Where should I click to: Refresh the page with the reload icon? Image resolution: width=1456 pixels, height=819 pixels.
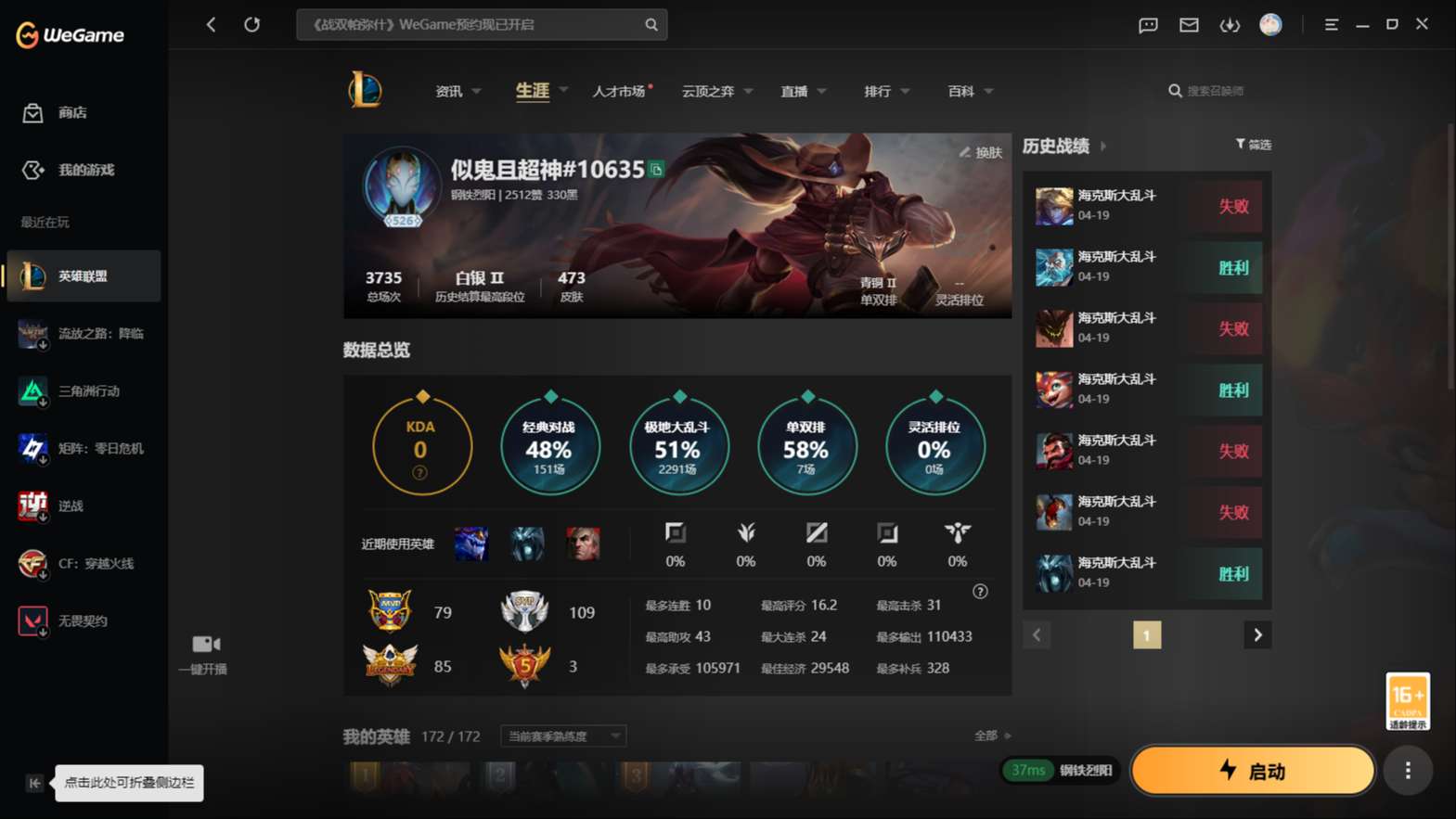coord(252,24)
